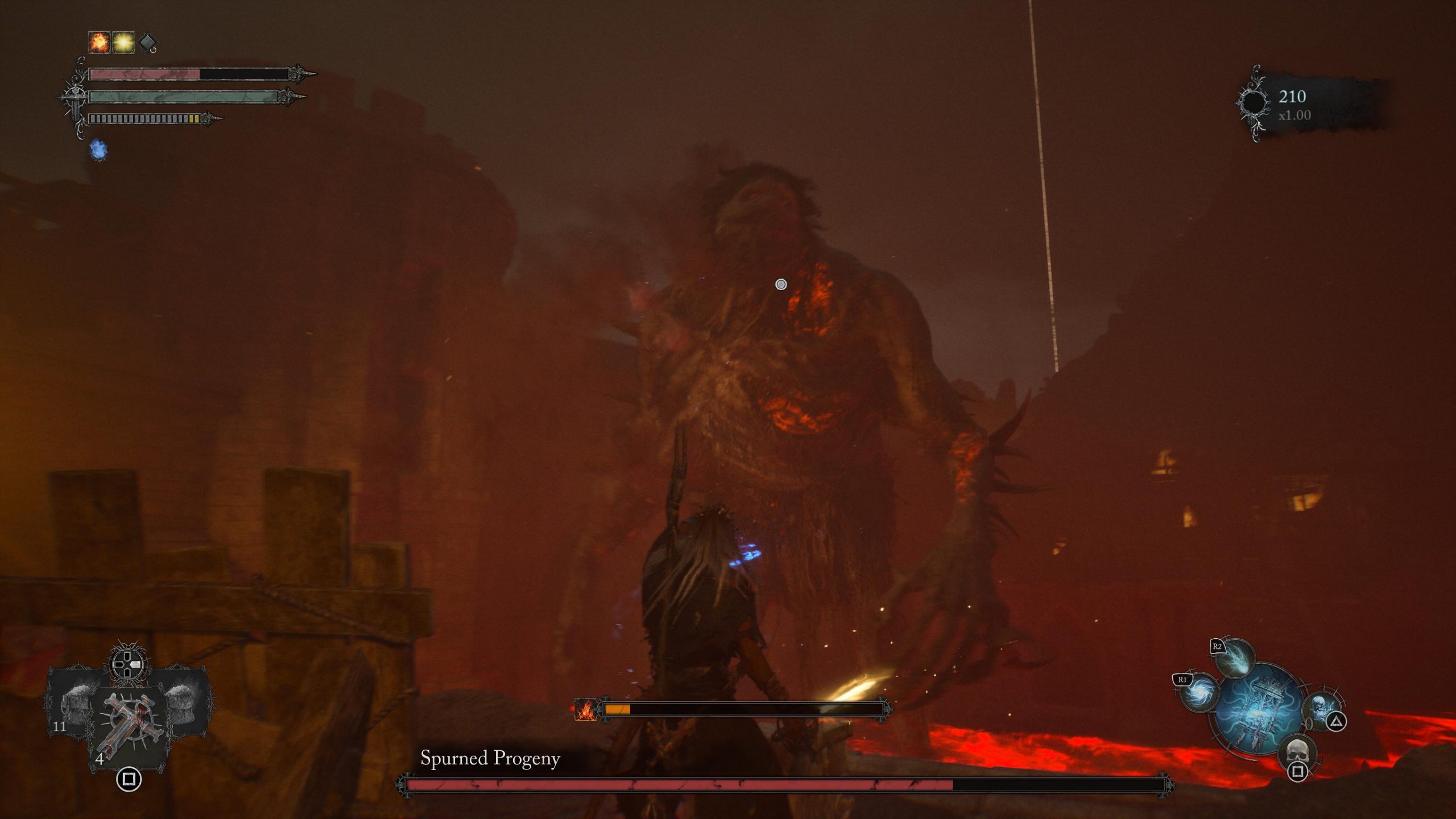
Task: Click the grey diamond status icon
Action: click(x=147, y=43)
